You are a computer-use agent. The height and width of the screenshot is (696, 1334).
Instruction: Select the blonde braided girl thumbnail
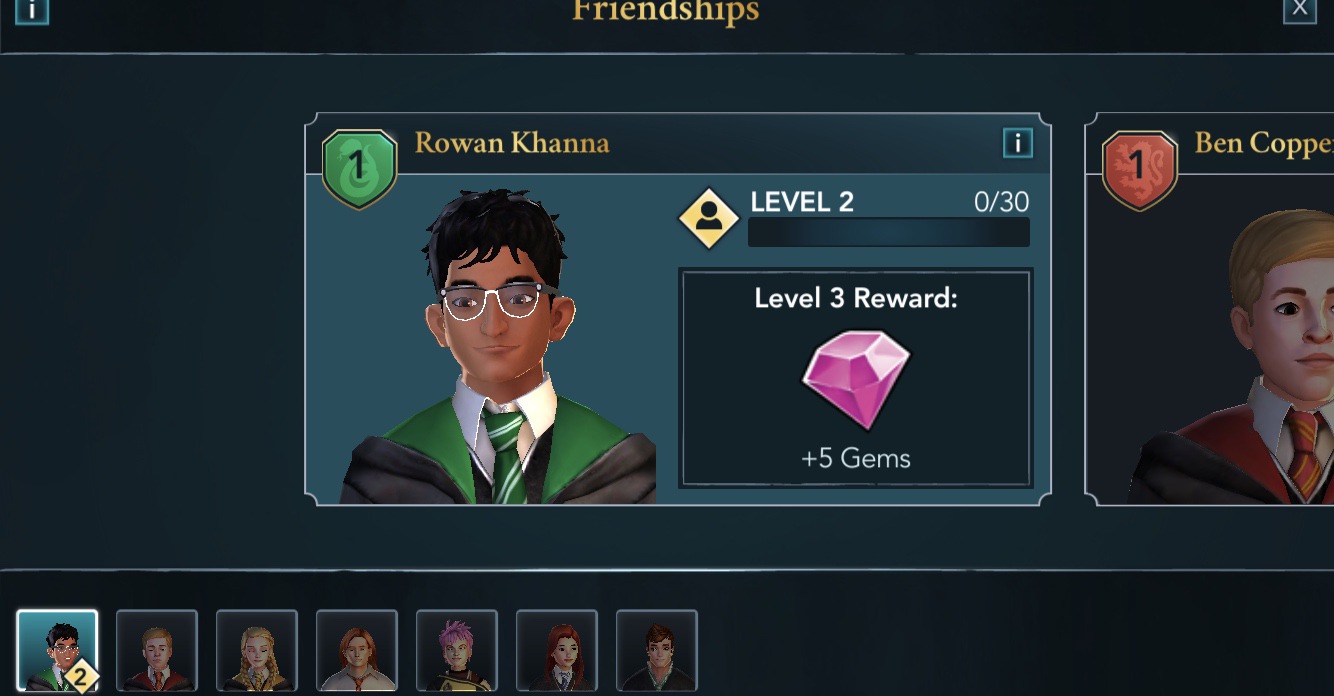pos(257,651)
